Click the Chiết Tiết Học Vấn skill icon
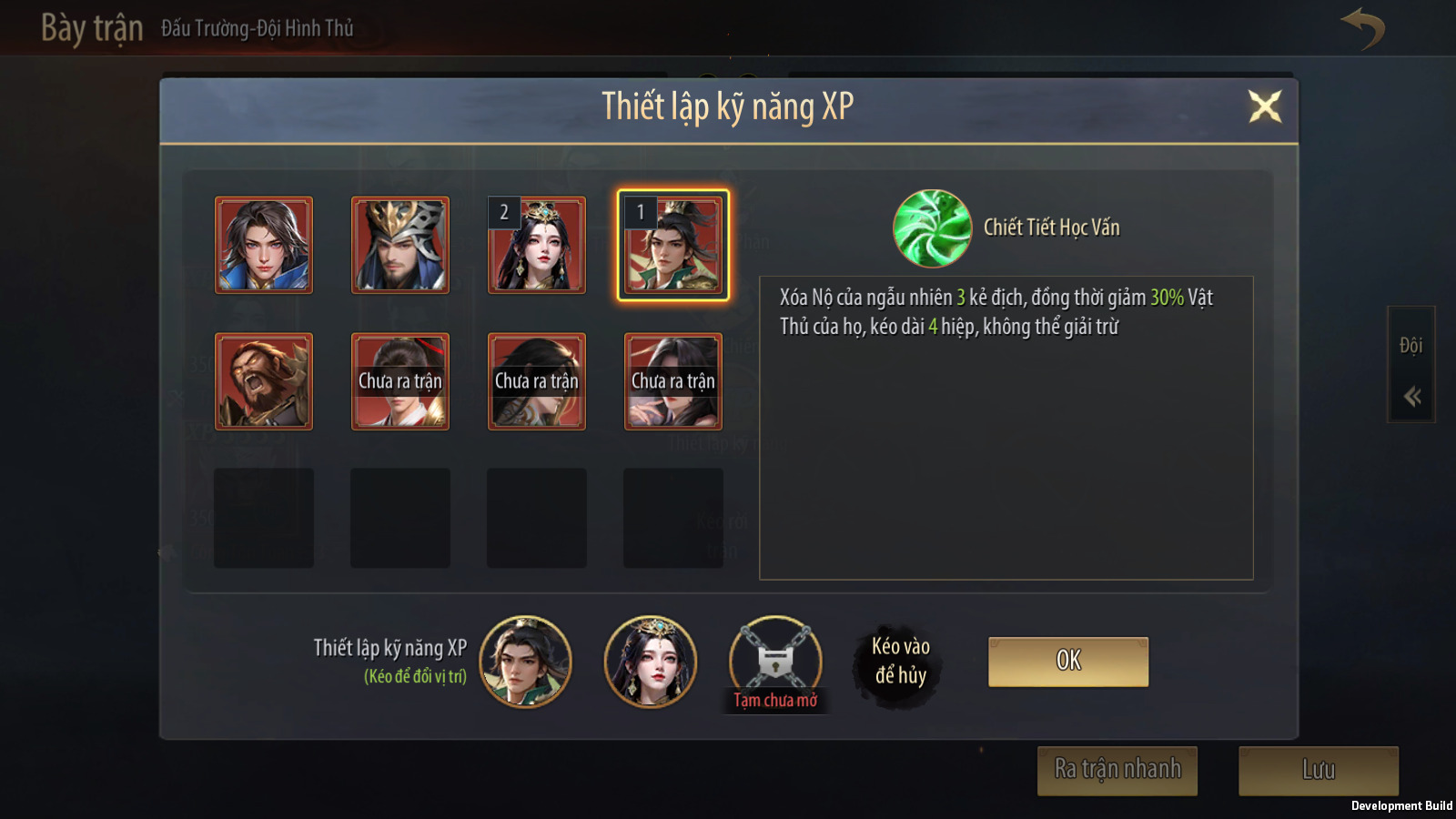 932,228
